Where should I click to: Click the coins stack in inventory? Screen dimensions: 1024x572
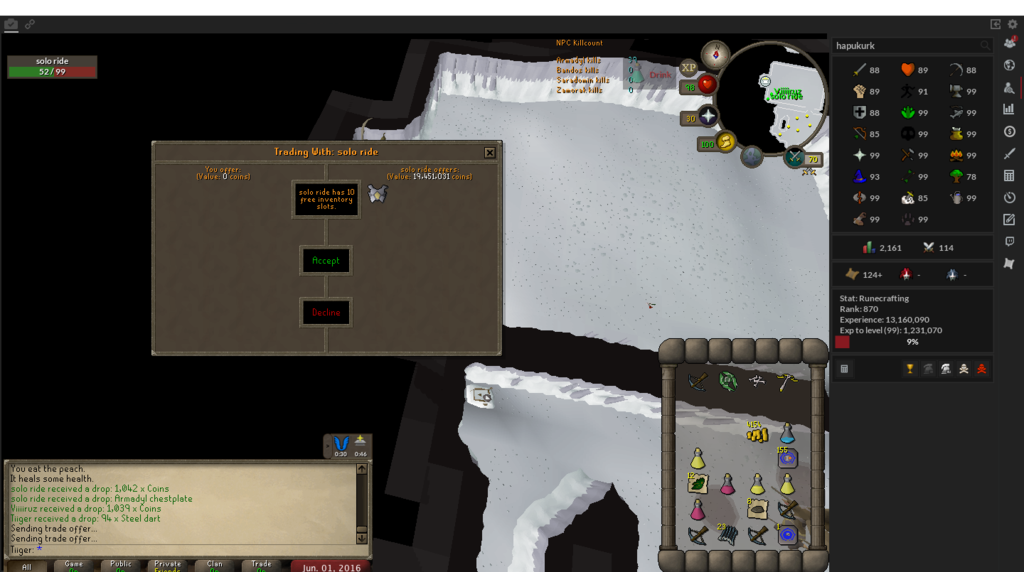[757, 432]
